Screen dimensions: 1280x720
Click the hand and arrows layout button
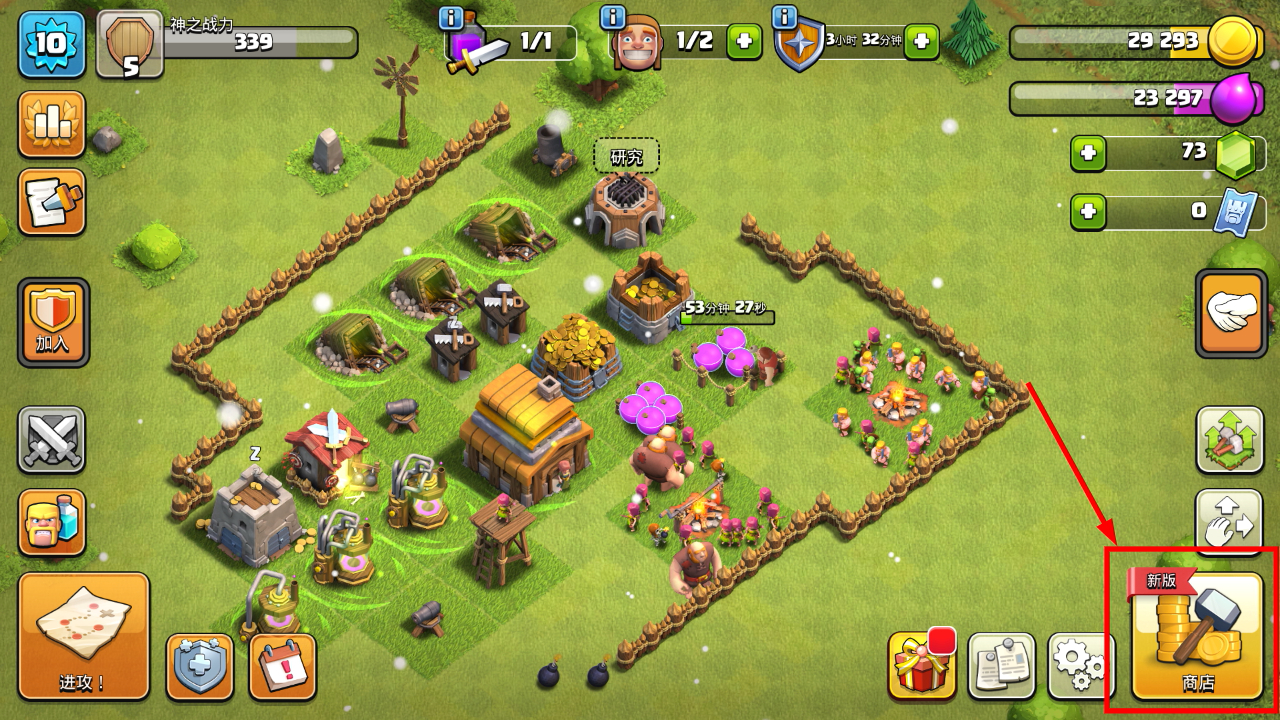[x=1230, y=522]
